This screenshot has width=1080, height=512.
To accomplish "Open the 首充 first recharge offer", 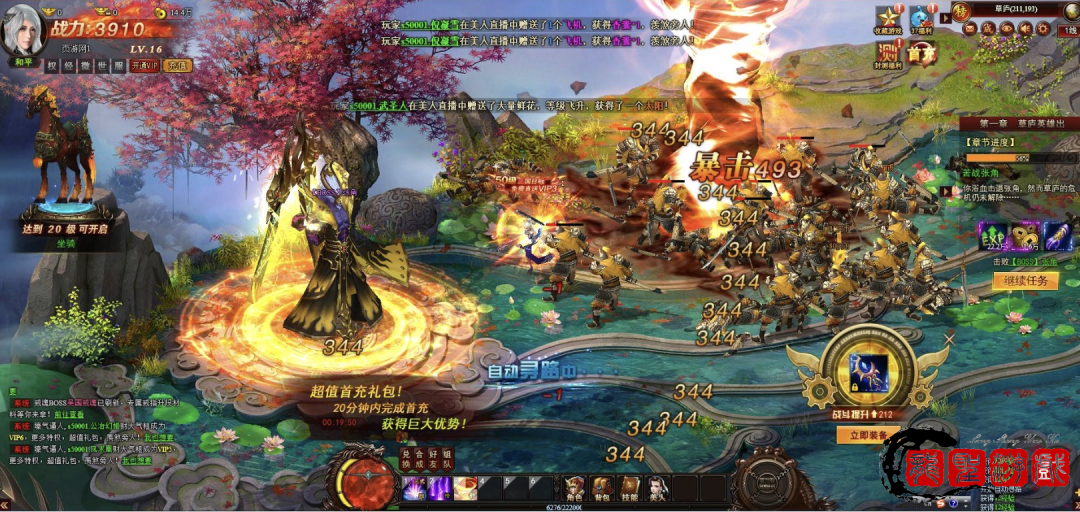I will [920, 54].
